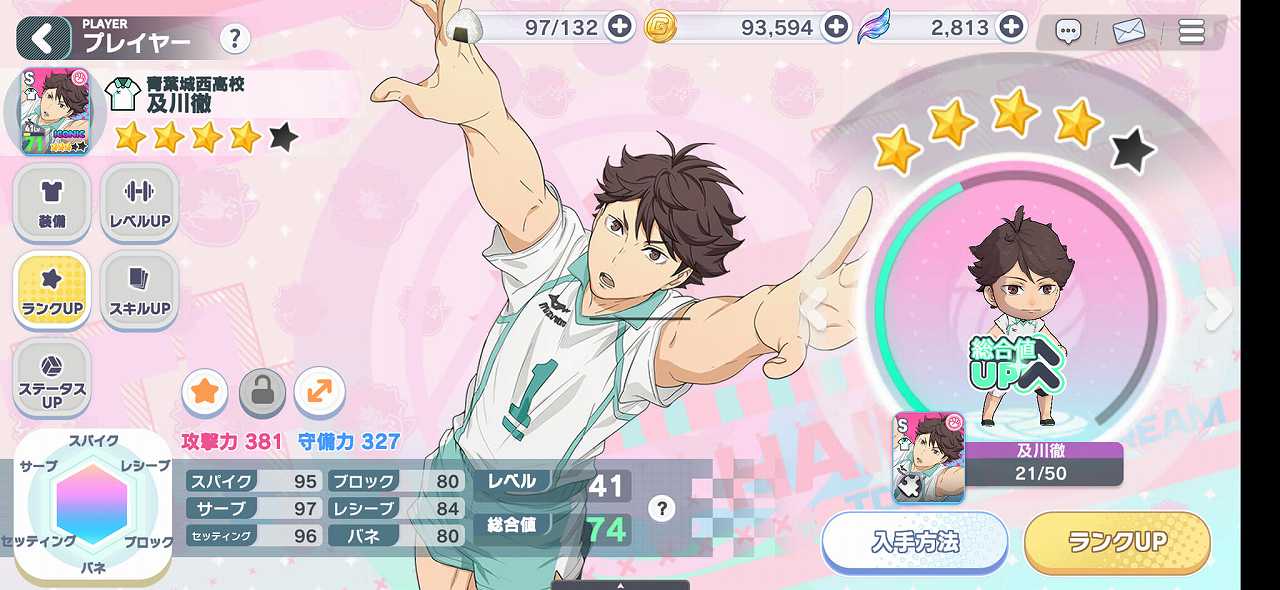This screenshot has height=590, width=1280.
Task: Add stamina with the onigiri plus button
Action: click(620, 27)
